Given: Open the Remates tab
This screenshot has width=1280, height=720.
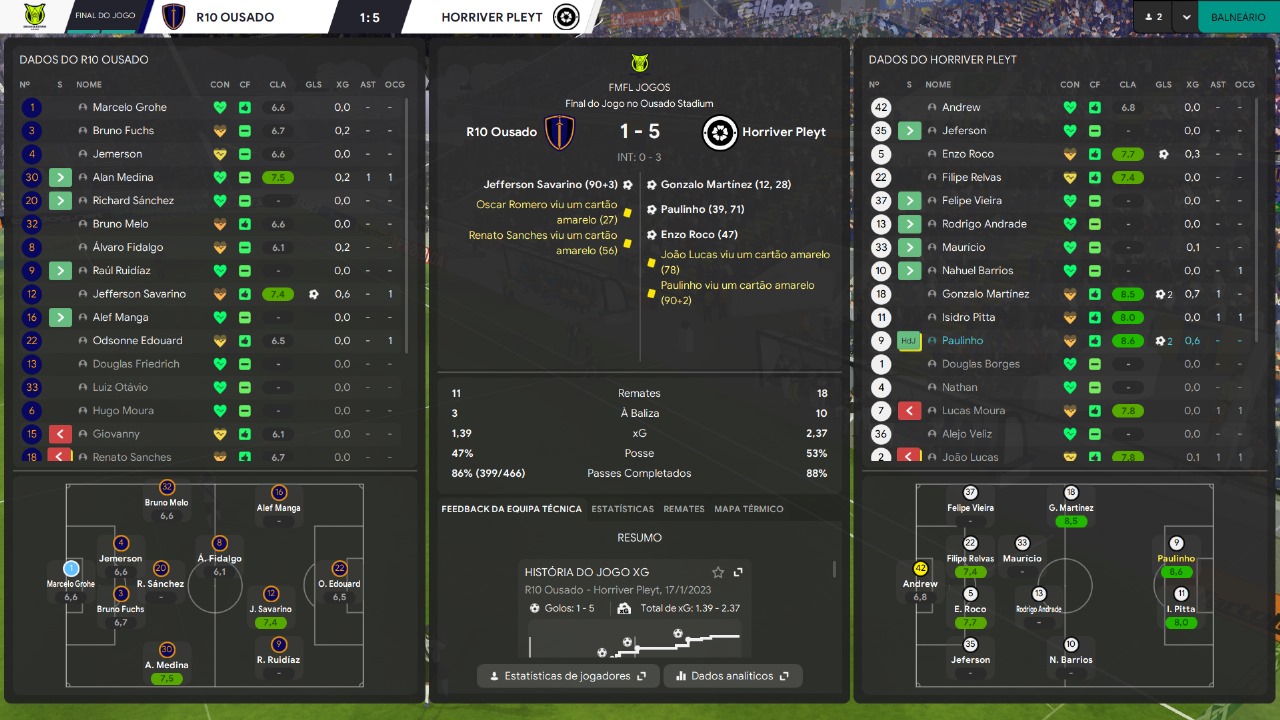Looking at the screenshot, I should 684,509.
